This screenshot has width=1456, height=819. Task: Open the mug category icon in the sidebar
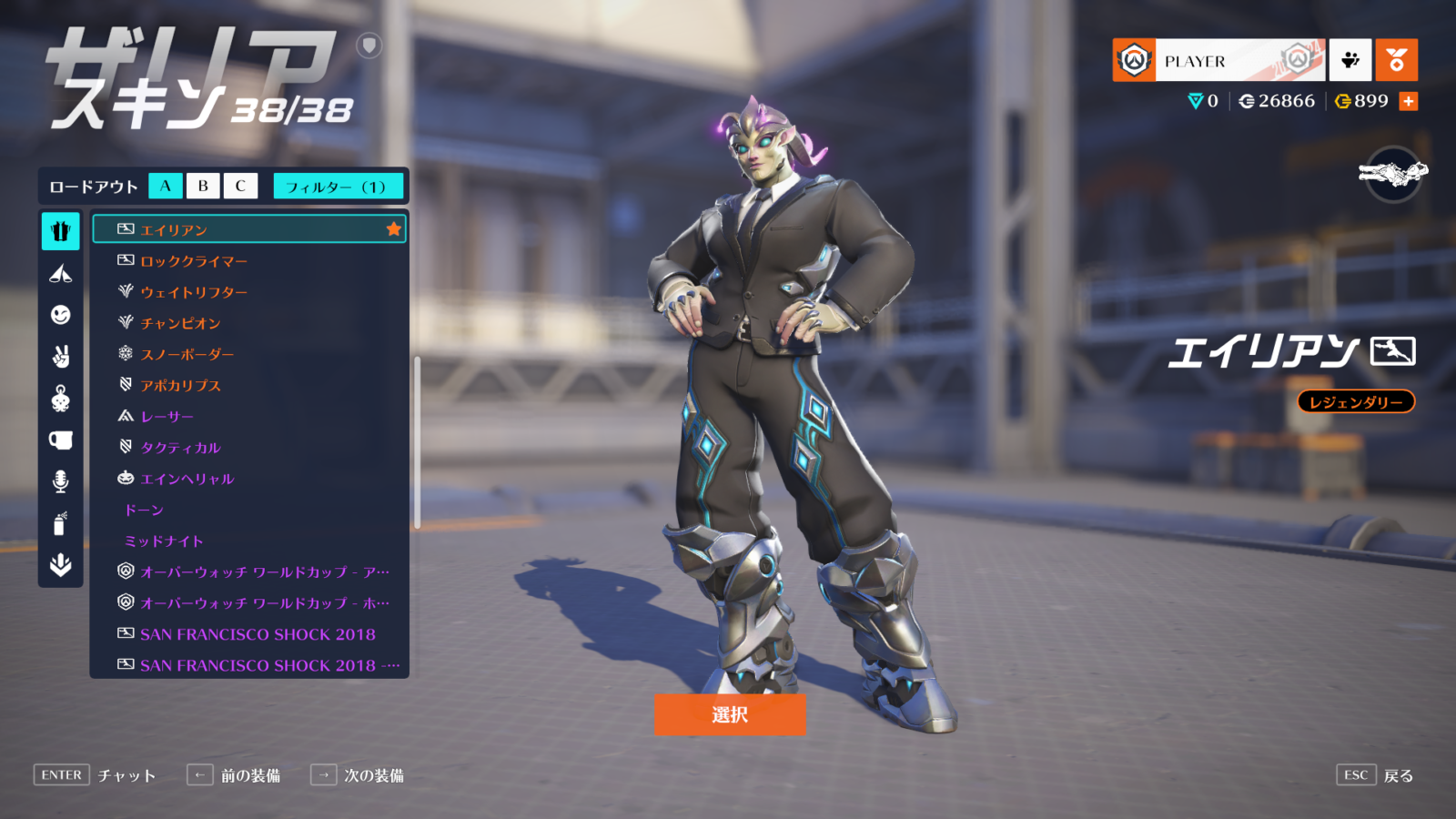[59, 438]
